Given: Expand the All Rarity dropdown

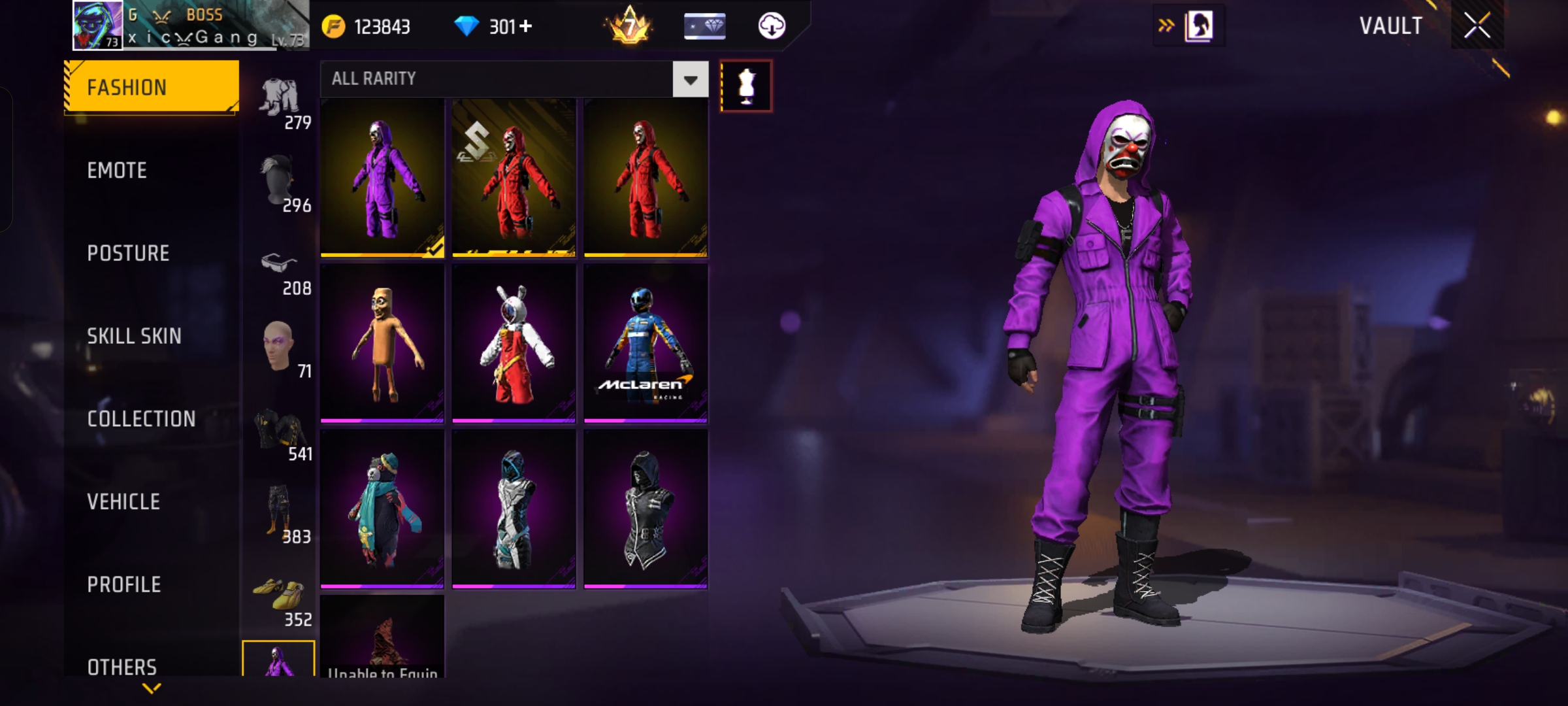Looking at the screenshot, I should pos(690,80).
